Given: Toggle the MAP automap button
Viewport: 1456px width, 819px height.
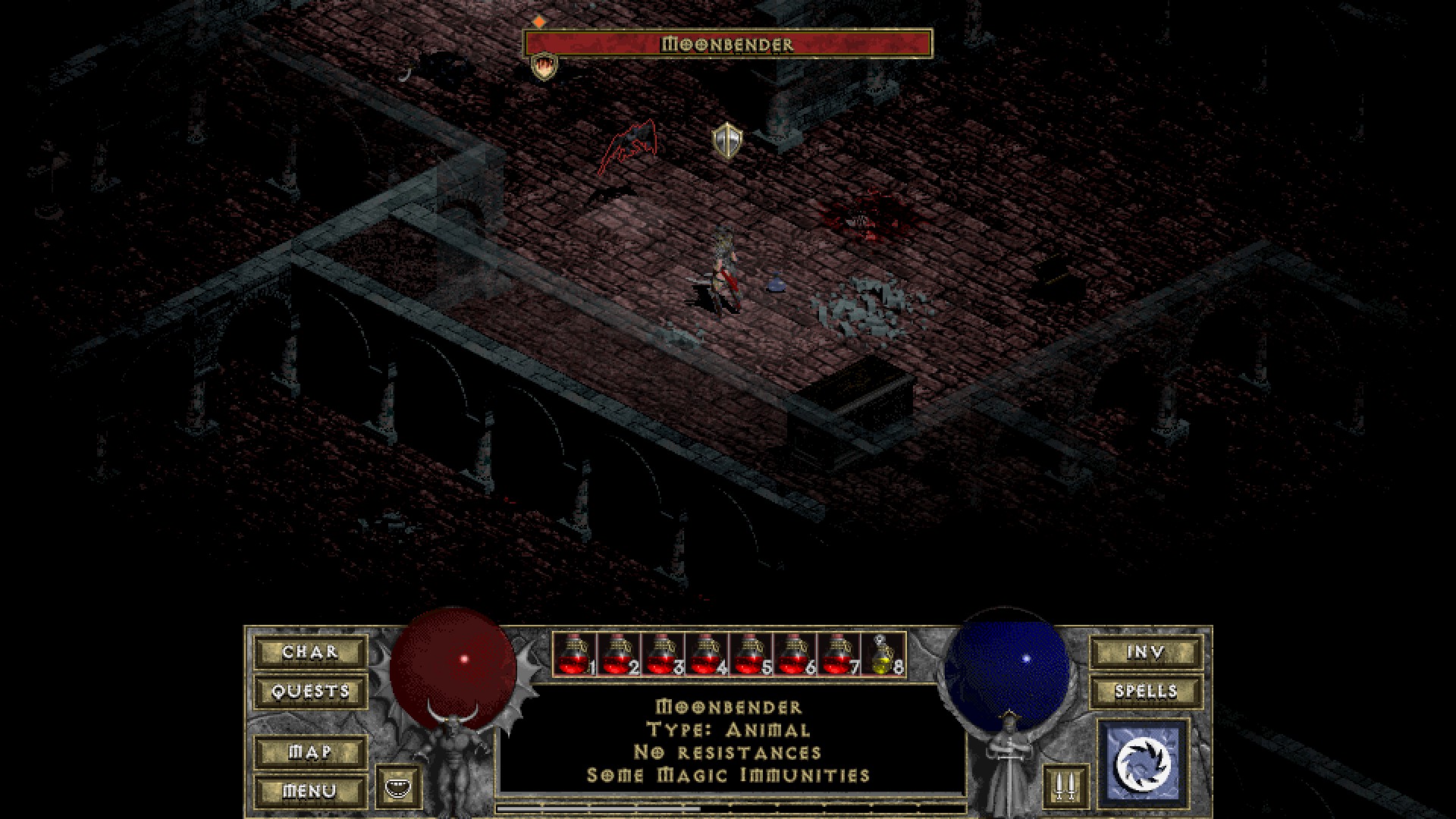Looking at the screenshot, I should 310,752.
